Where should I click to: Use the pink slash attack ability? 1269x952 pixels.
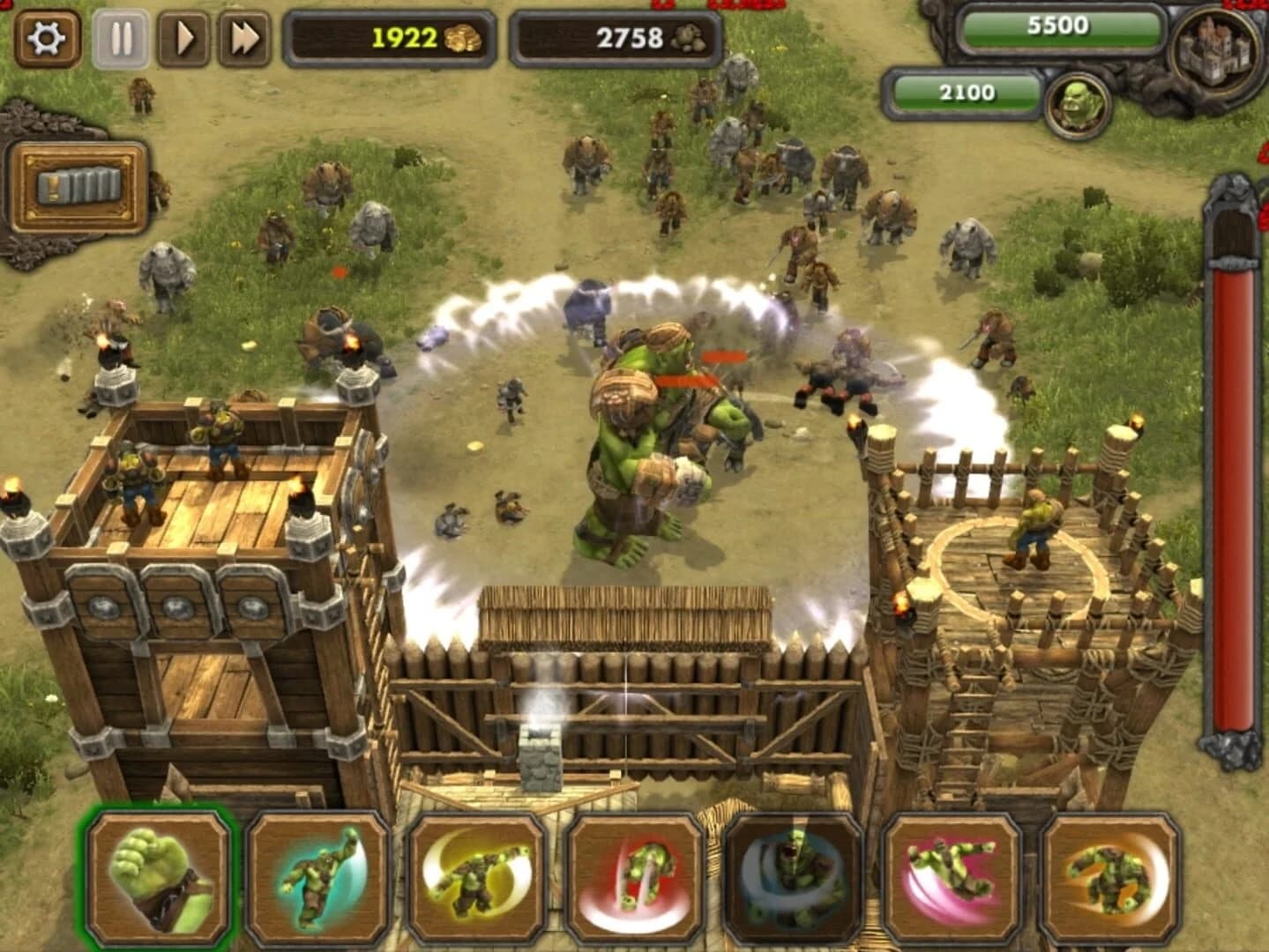pos(951,881)
